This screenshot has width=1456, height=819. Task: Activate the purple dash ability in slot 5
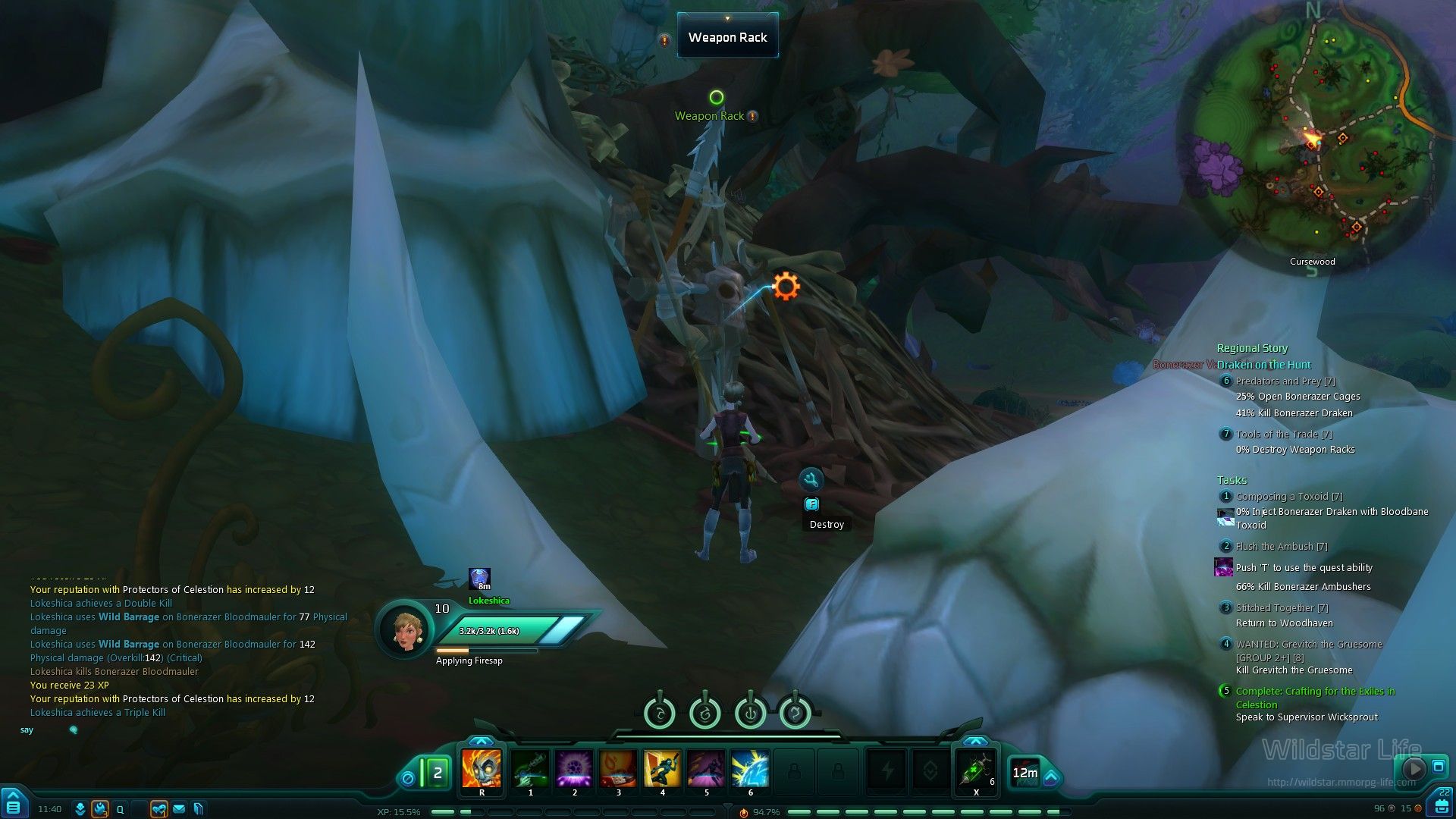(706, 768)
